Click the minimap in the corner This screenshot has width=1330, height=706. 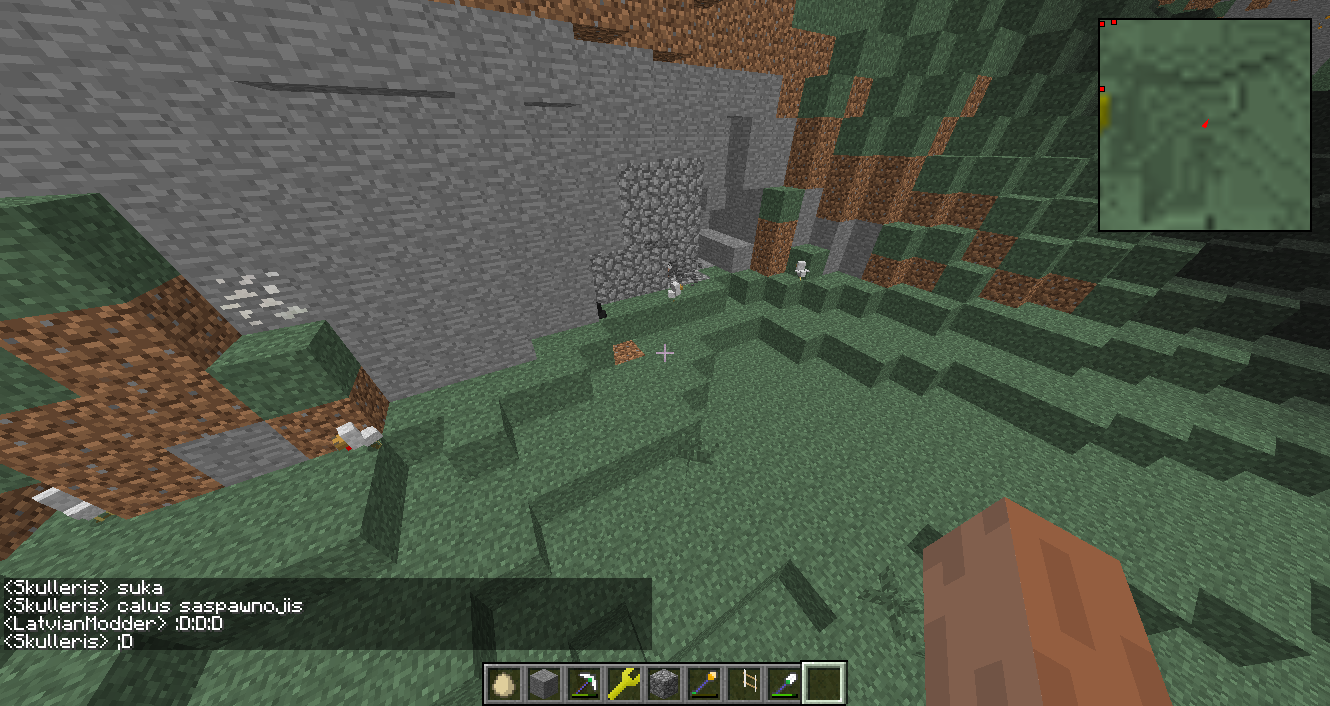coord(1205,126)
